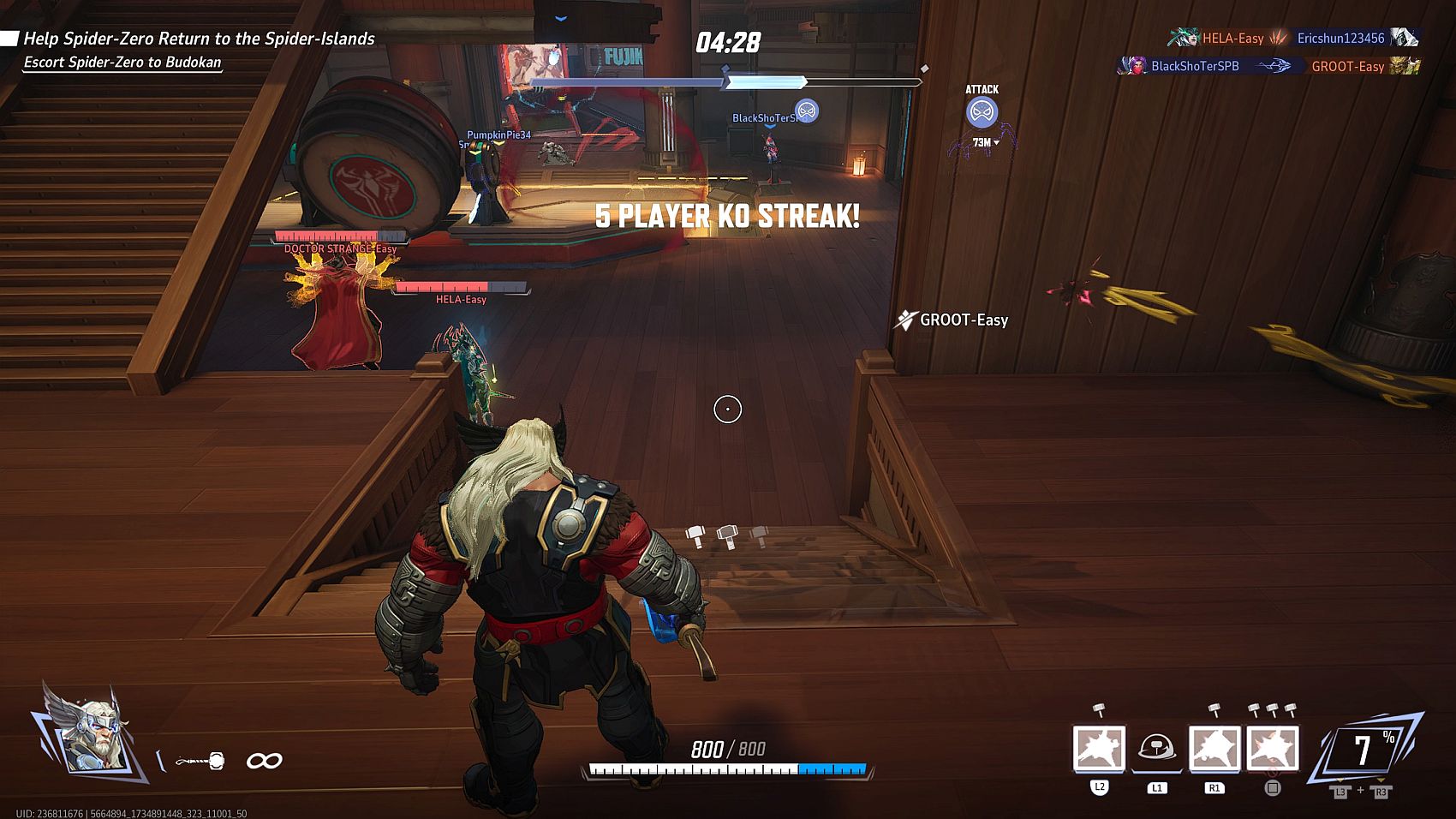This screenshot has width=1456, height=819.
Task: Use the ability with three hammer charges
Action: pos(1272,748)
